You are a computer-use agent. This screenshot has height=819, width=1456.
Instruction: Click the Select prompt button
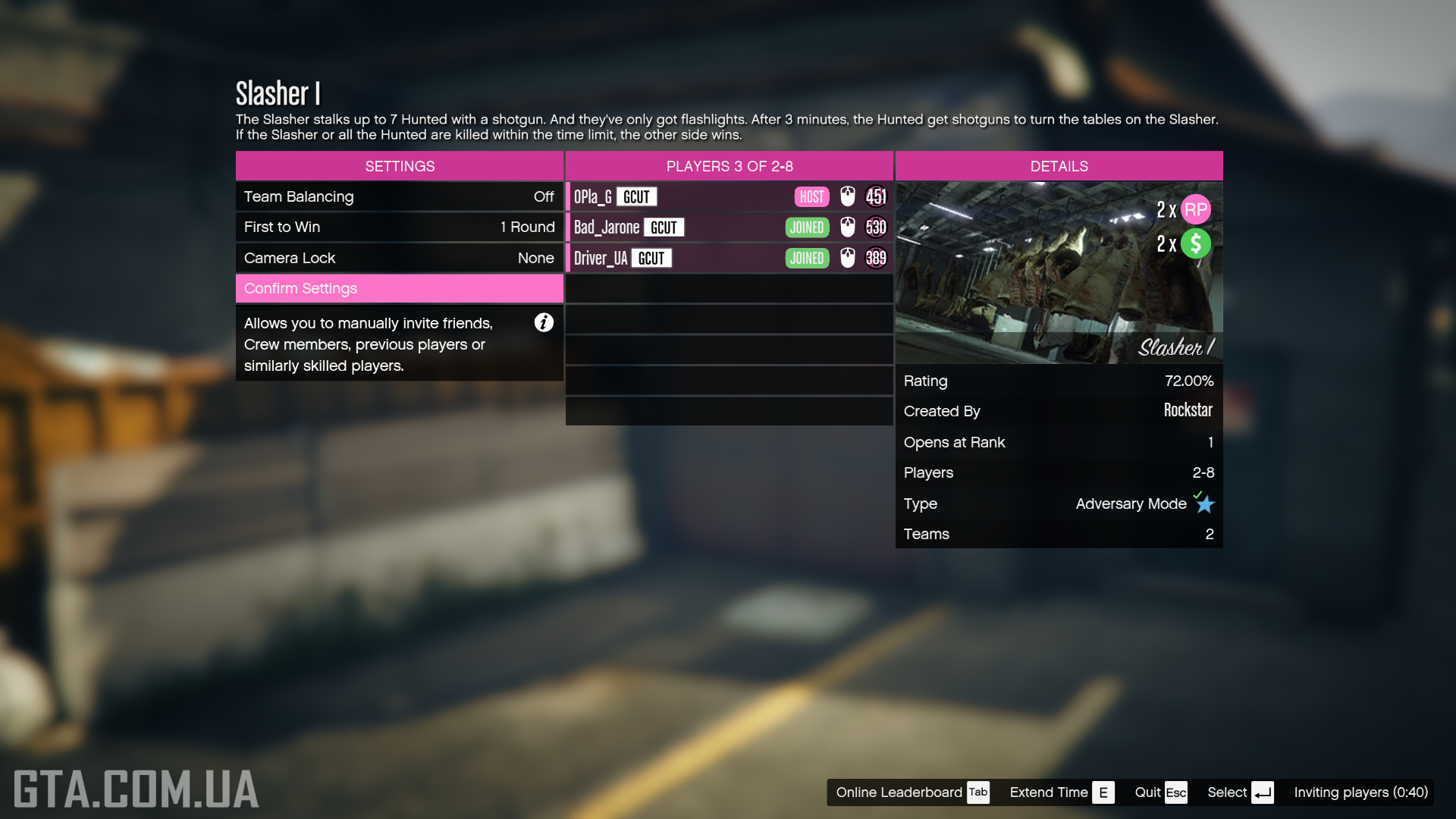point(1240,792)
